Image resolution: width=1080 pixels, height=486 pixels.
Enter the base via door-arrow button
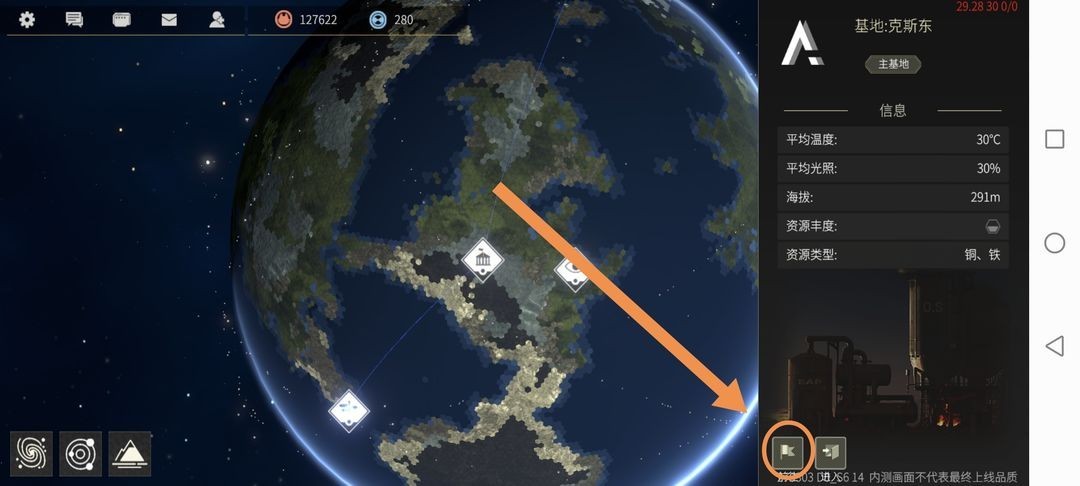(x=831, y=453)
